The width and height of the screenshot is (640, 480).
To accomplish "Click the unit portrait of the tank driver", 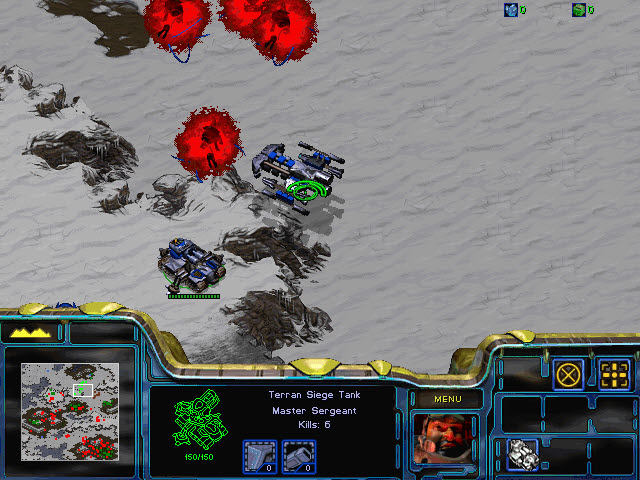I will click(446, 440).
